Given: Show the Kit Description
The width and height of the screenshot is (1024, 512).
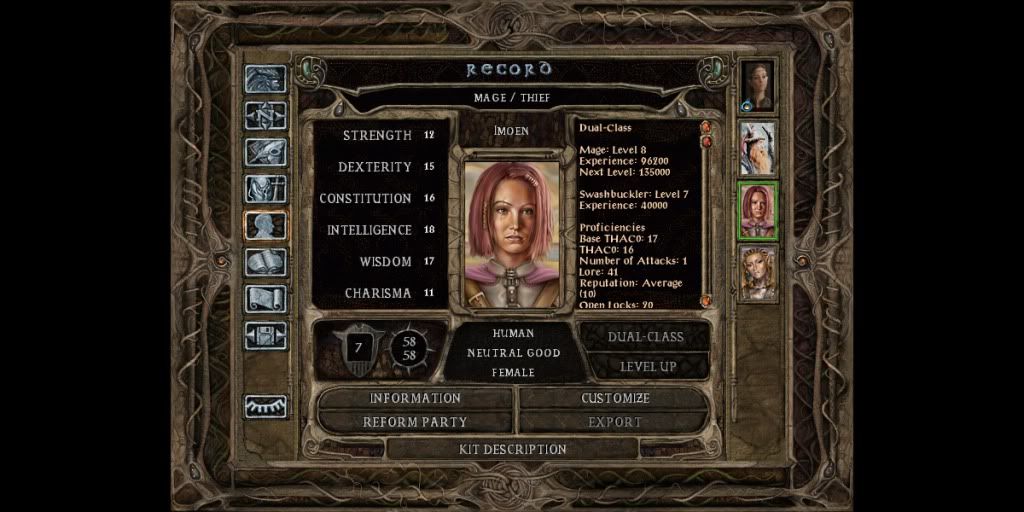Looking at the screenshot, I should point(512,449).
